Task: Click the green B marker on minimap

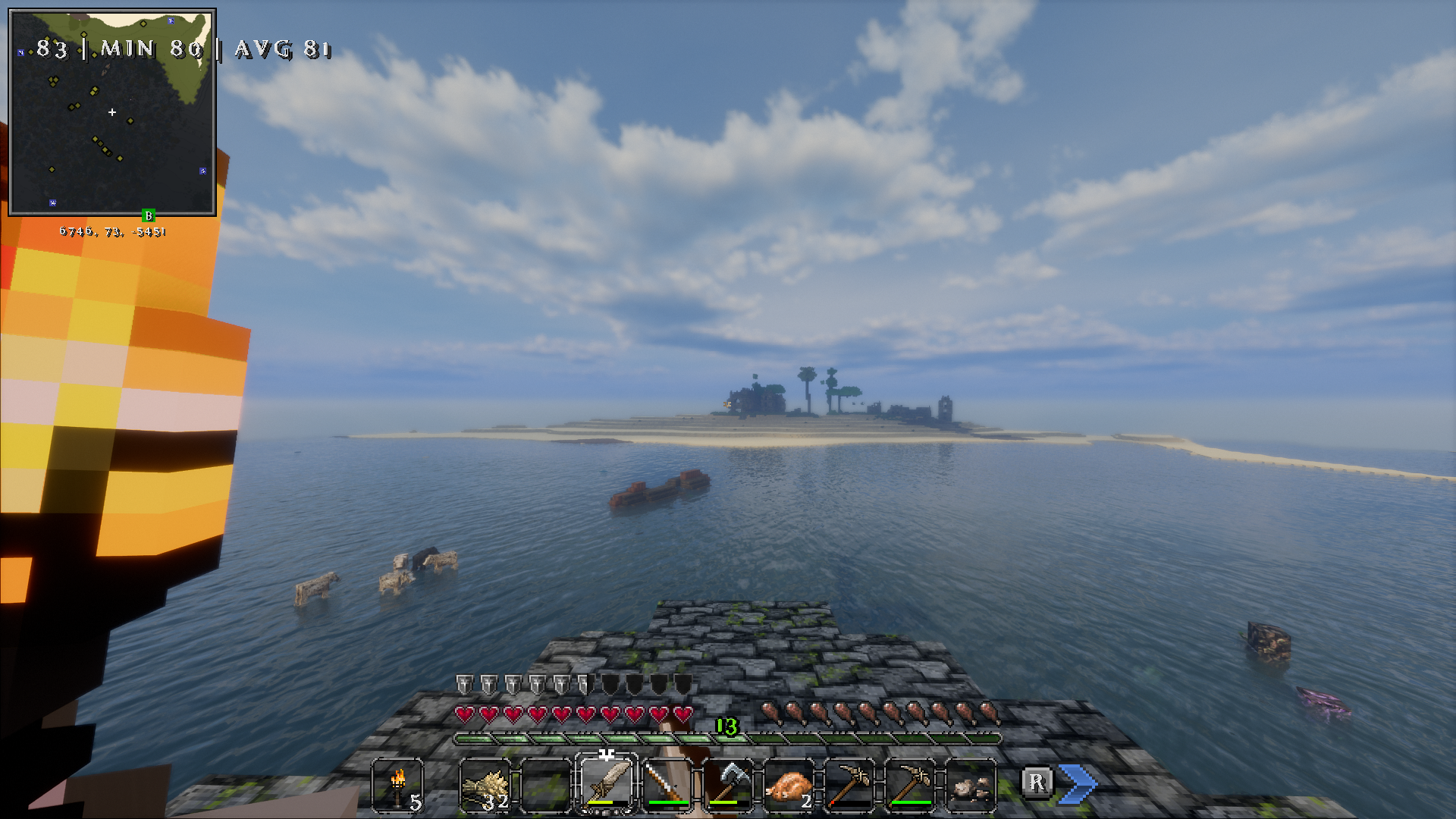Action: (149, 216)
